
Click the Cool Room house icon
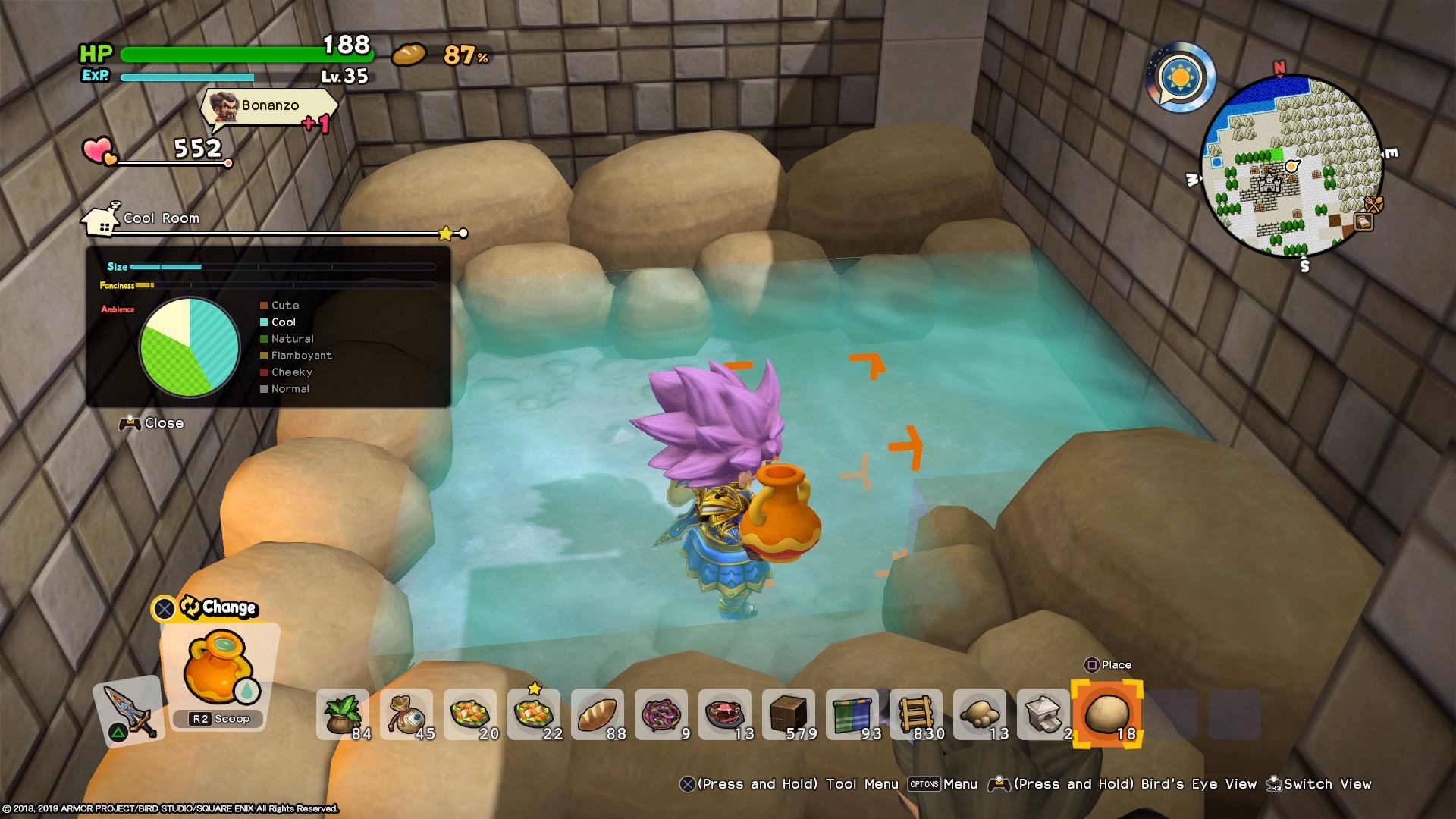click(x=102, y=220)
